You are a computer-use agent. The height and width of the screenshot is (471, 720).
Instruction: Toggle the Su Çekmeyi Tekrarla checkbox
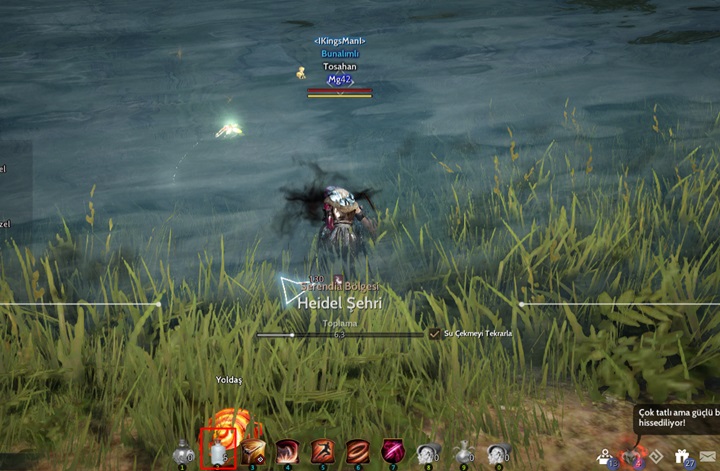[x=434, y=333]
